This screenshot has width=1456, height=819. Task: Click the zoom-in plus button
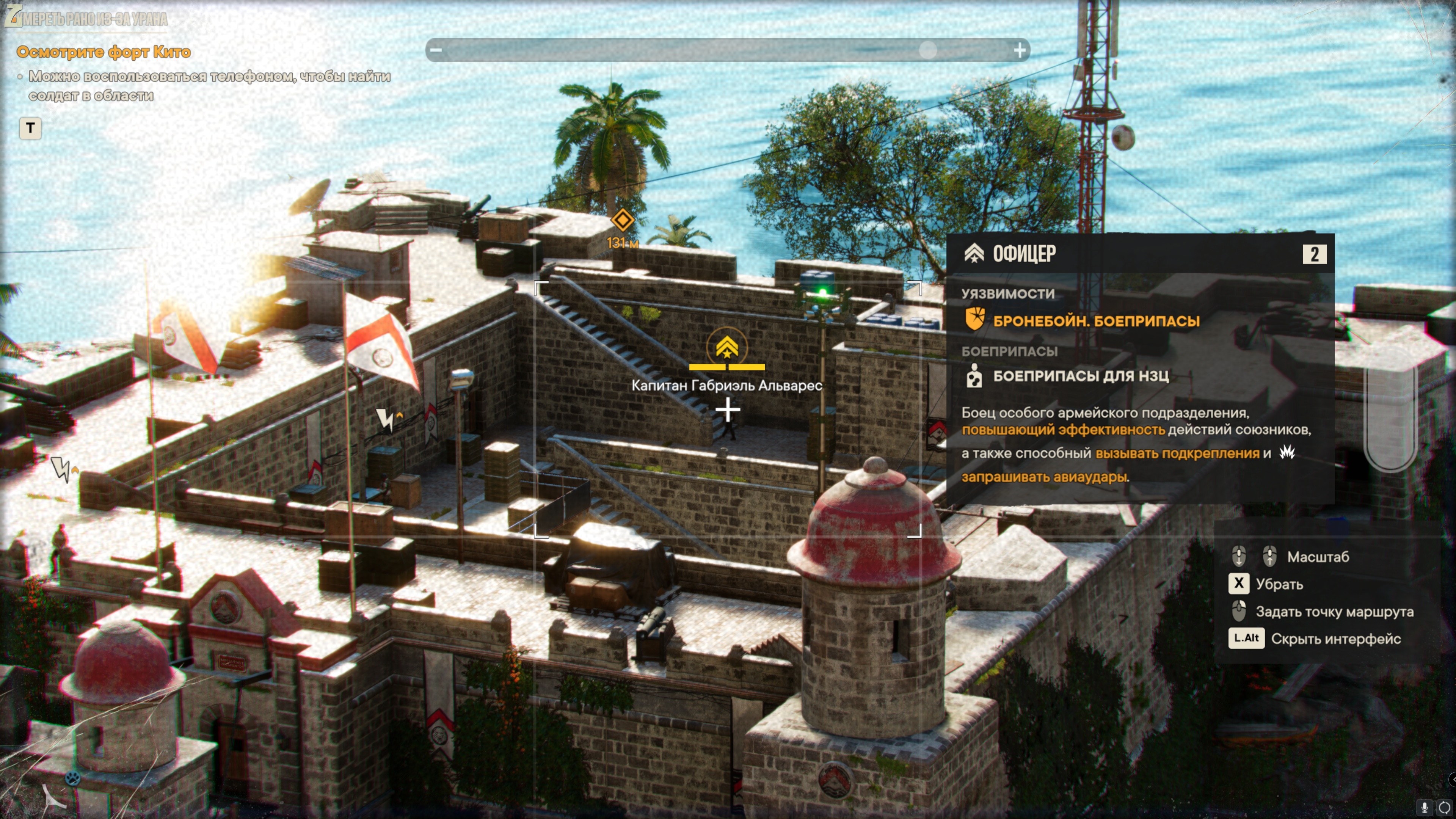click(1020, 50)
